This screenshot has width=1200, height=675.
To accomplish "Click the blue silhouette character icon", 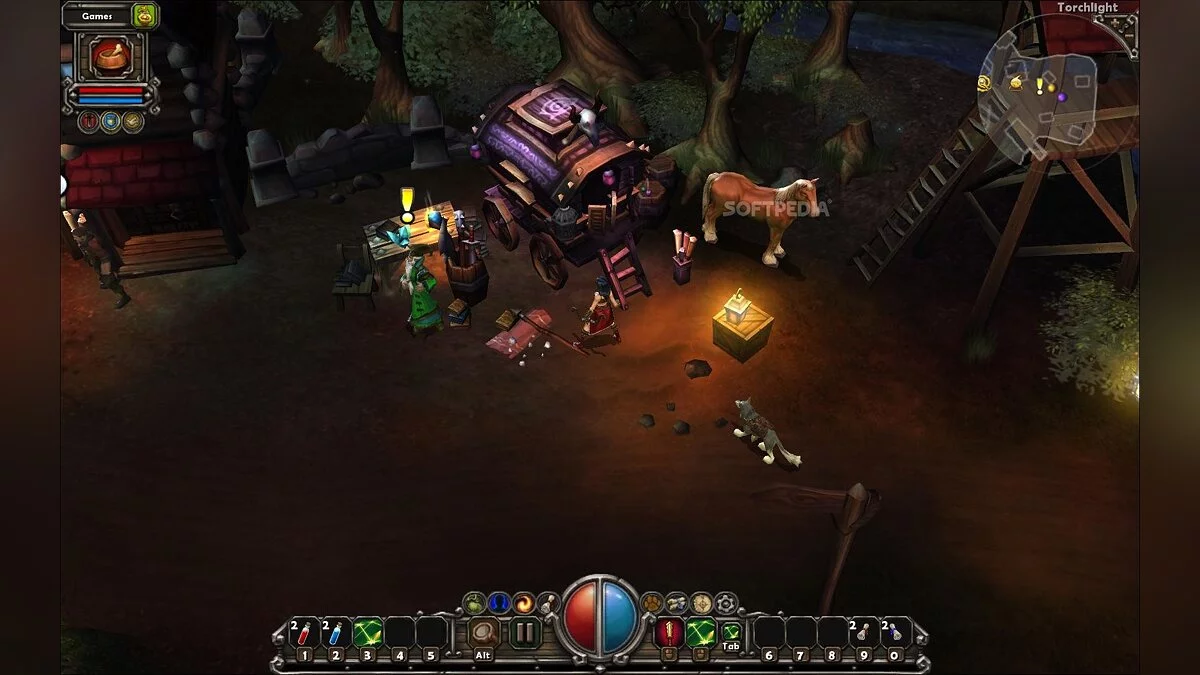I will point(498,602).
